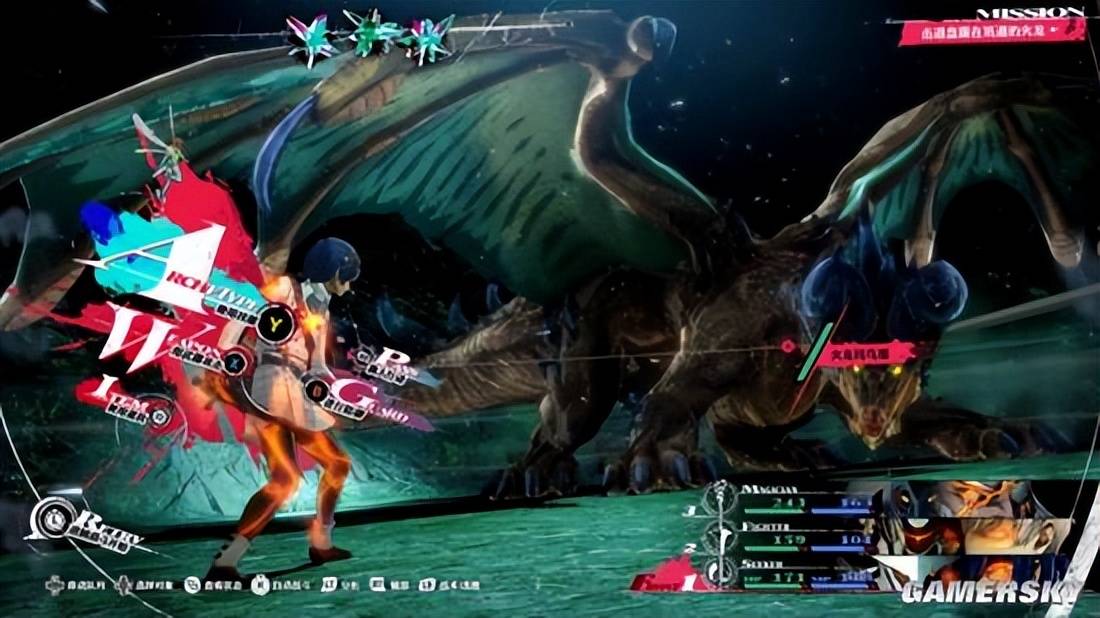Screen dimensions: 1100x618
Task: Open the Item command
Action: coord(130,402)
